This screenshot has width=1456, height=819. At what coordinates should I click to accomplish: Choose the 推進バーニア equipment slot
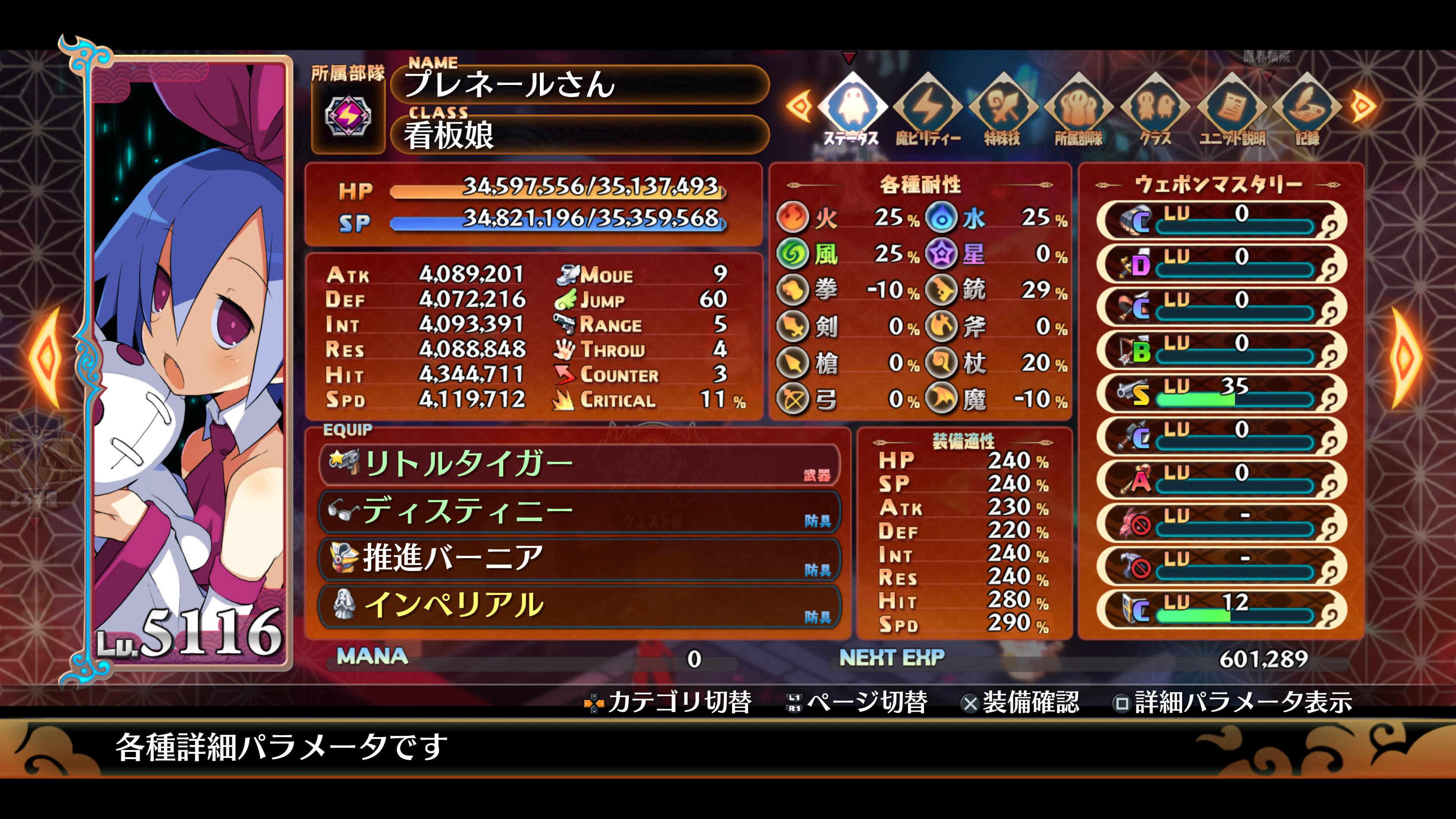tap(579, 559)
